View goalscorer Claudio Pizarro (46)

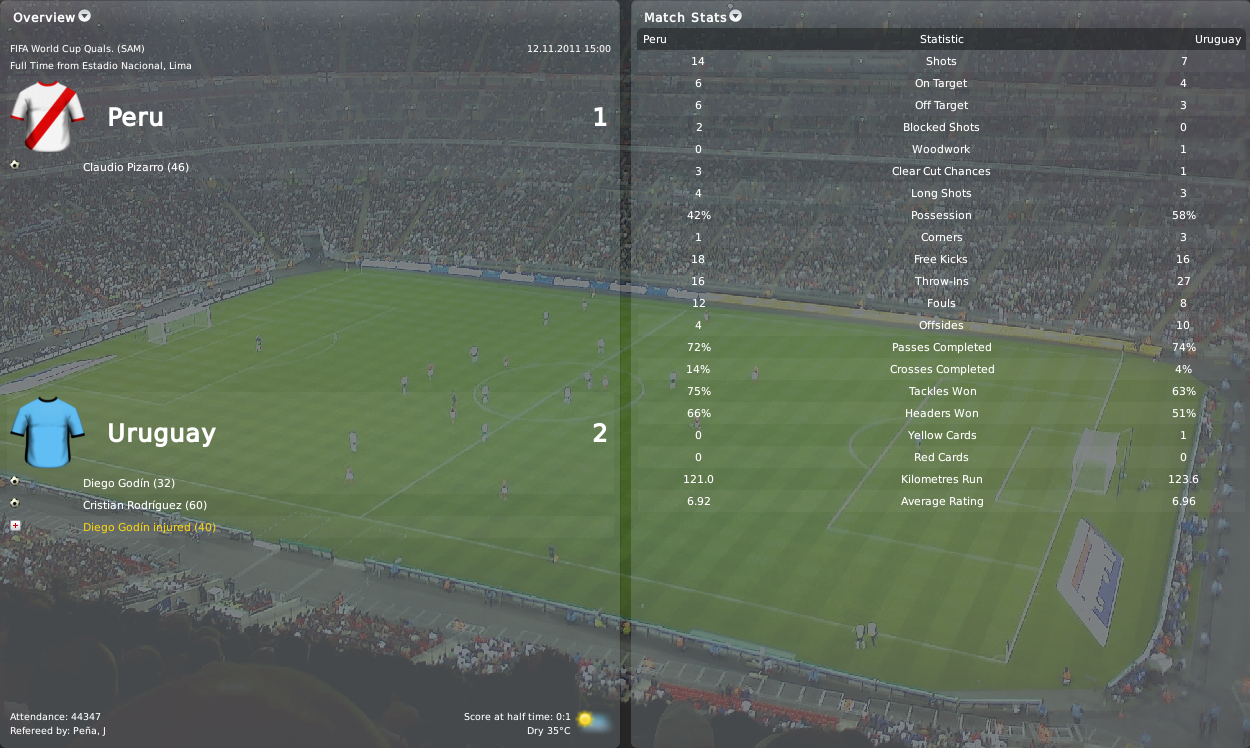click(136, 167)
